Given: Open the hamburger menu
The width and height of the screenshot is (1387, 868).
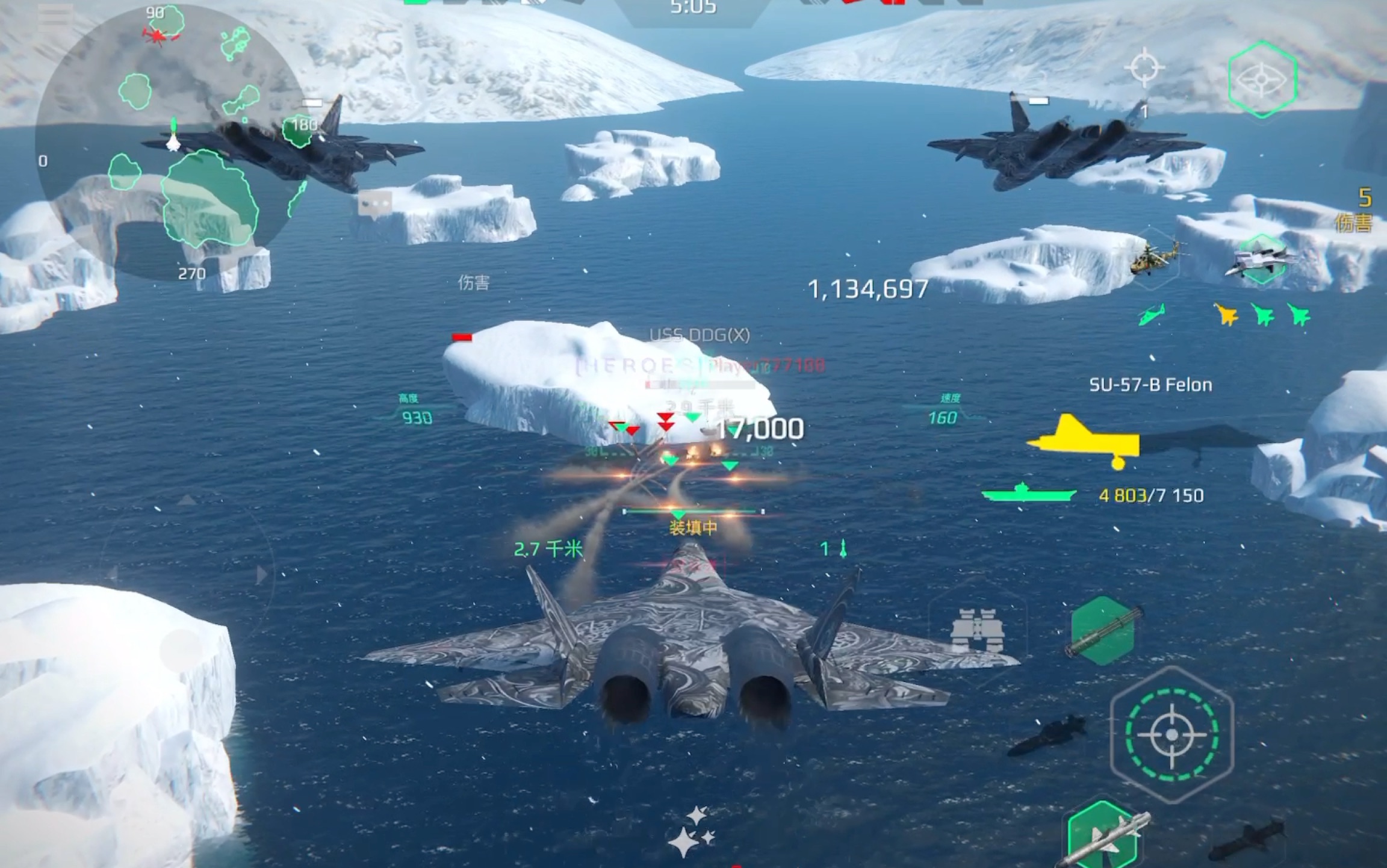Looking at the screenshot, I should [x=55, y=18].
